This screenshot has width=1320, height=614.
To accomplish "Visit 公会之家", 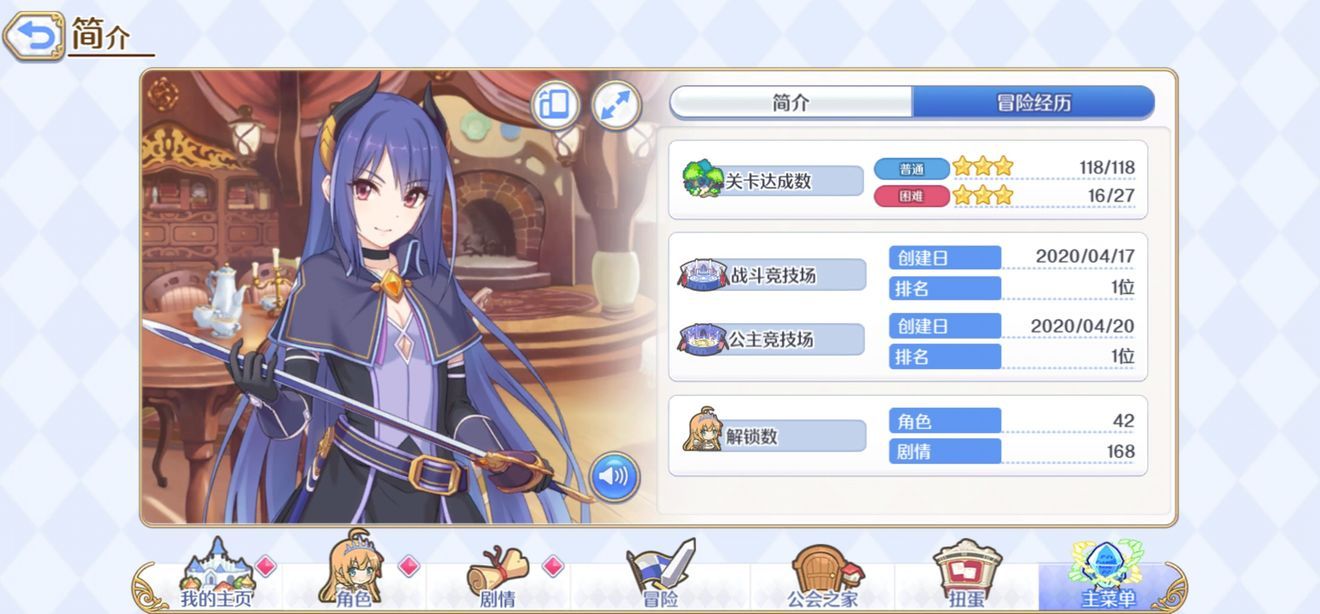I will coord(822,578).
